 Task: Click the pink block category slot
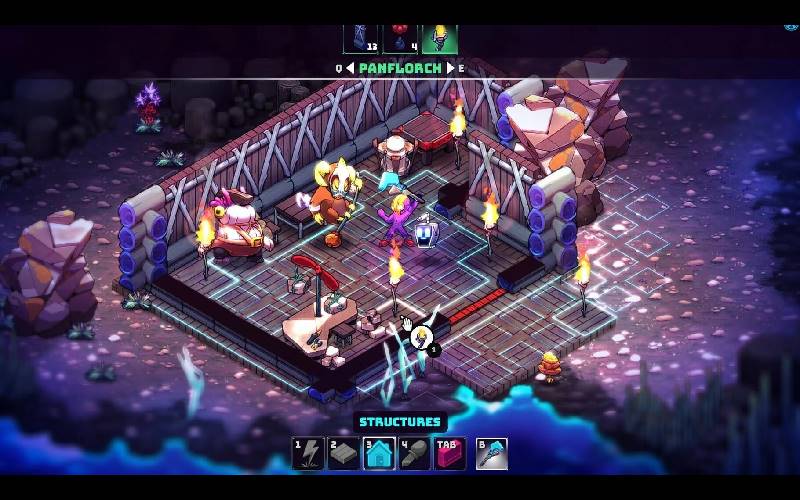pyautogui.click(x=450, y=454)
